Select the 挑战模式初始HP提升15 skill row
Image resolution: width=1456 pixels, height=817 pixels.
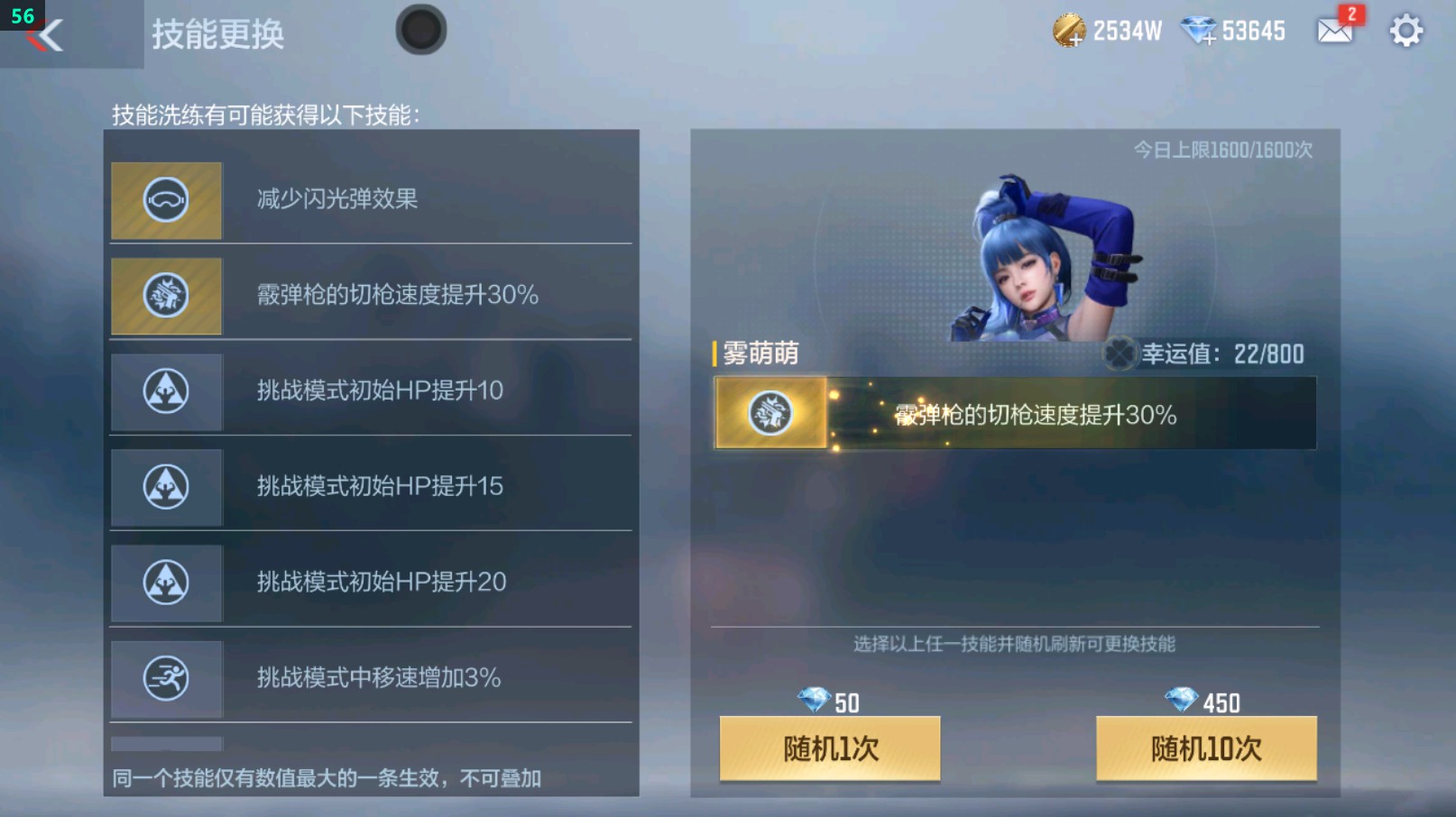point(370,487)
